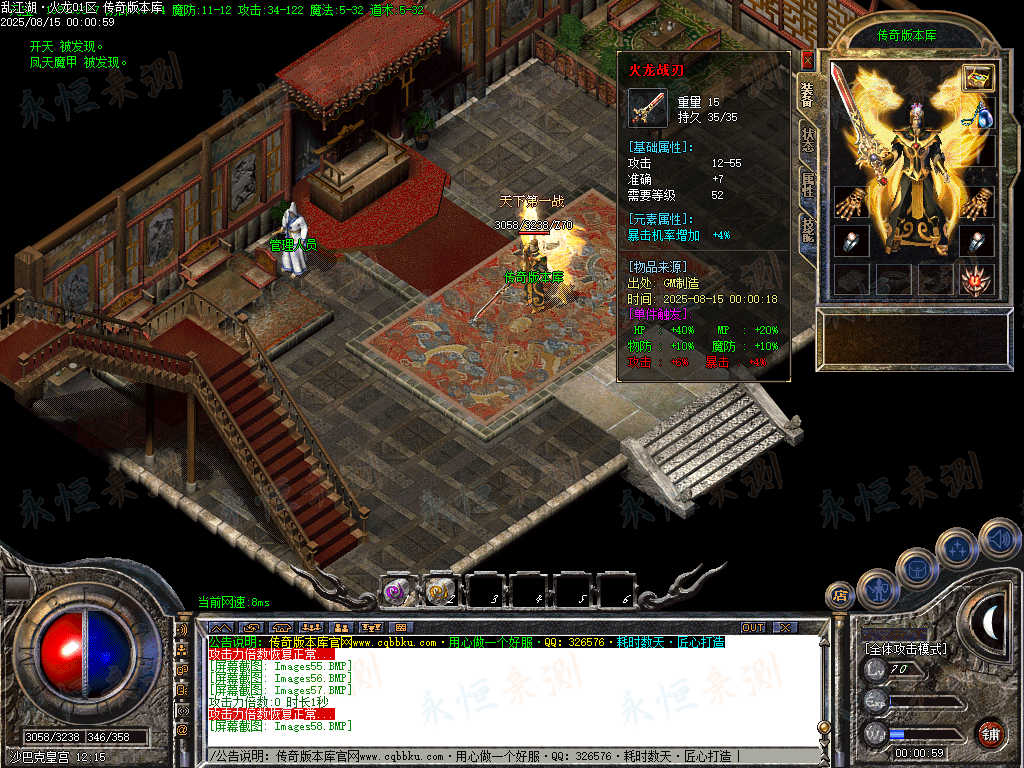This screenshot has width=1024, height=768.
Task: Open the 属性 attributes tab
Action: (808, 185)
